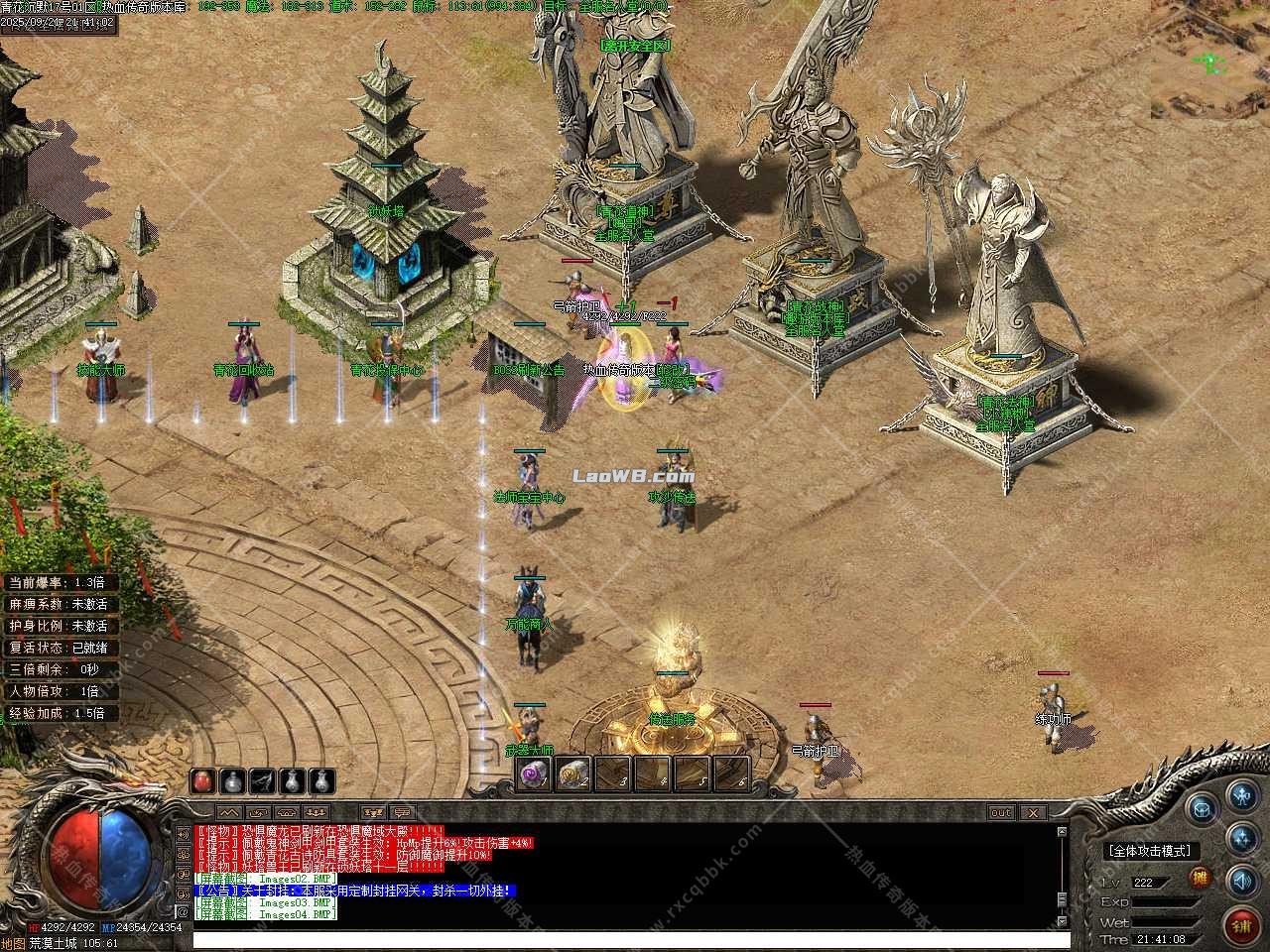Screen dimensions: 1270x952
Task: Click the speech bubble button above chat
Action: coord(403,813)
